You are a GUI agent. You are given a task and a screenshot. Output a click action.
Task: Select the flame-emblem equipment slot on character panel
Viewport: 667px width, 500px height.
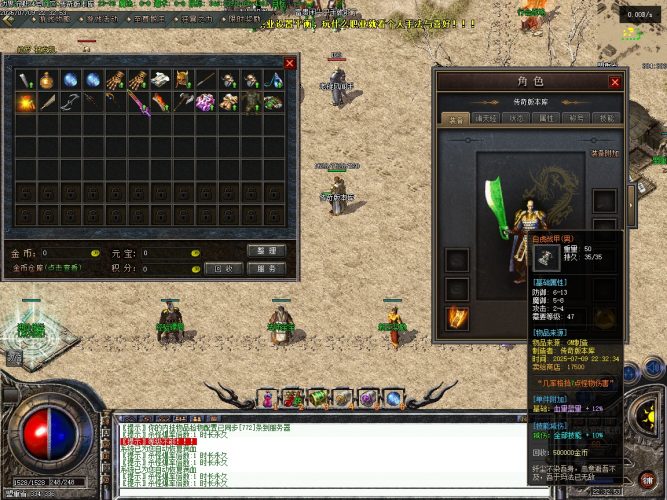click(456, 318)
